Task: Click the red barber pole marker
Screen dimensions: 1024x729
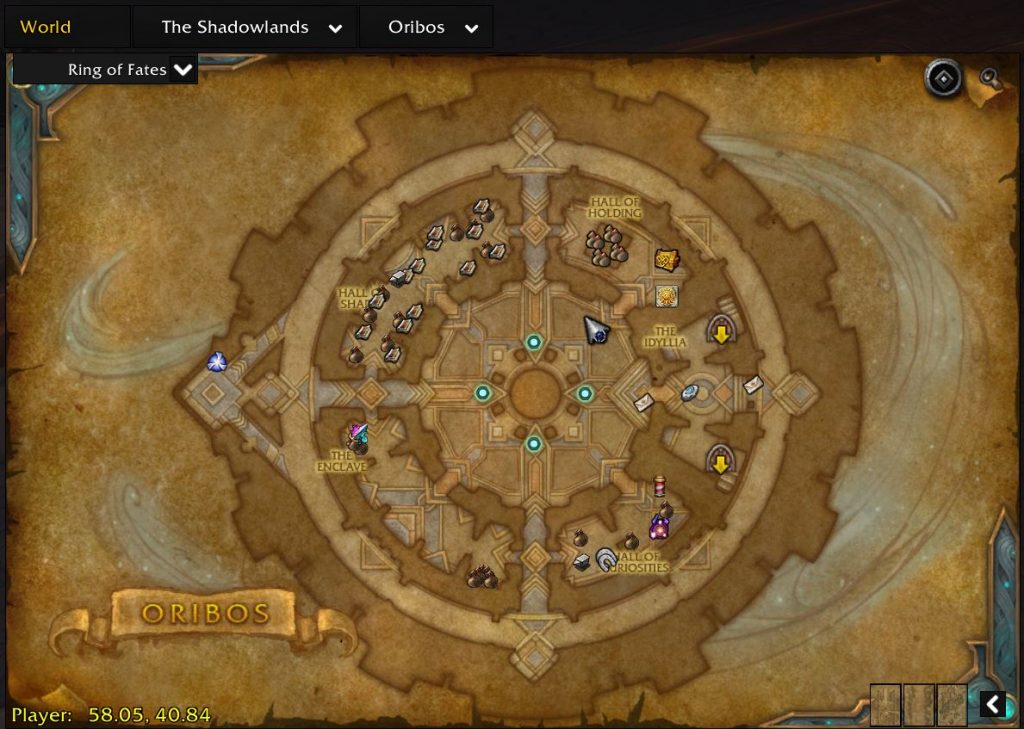Action: tap(659, 487)
